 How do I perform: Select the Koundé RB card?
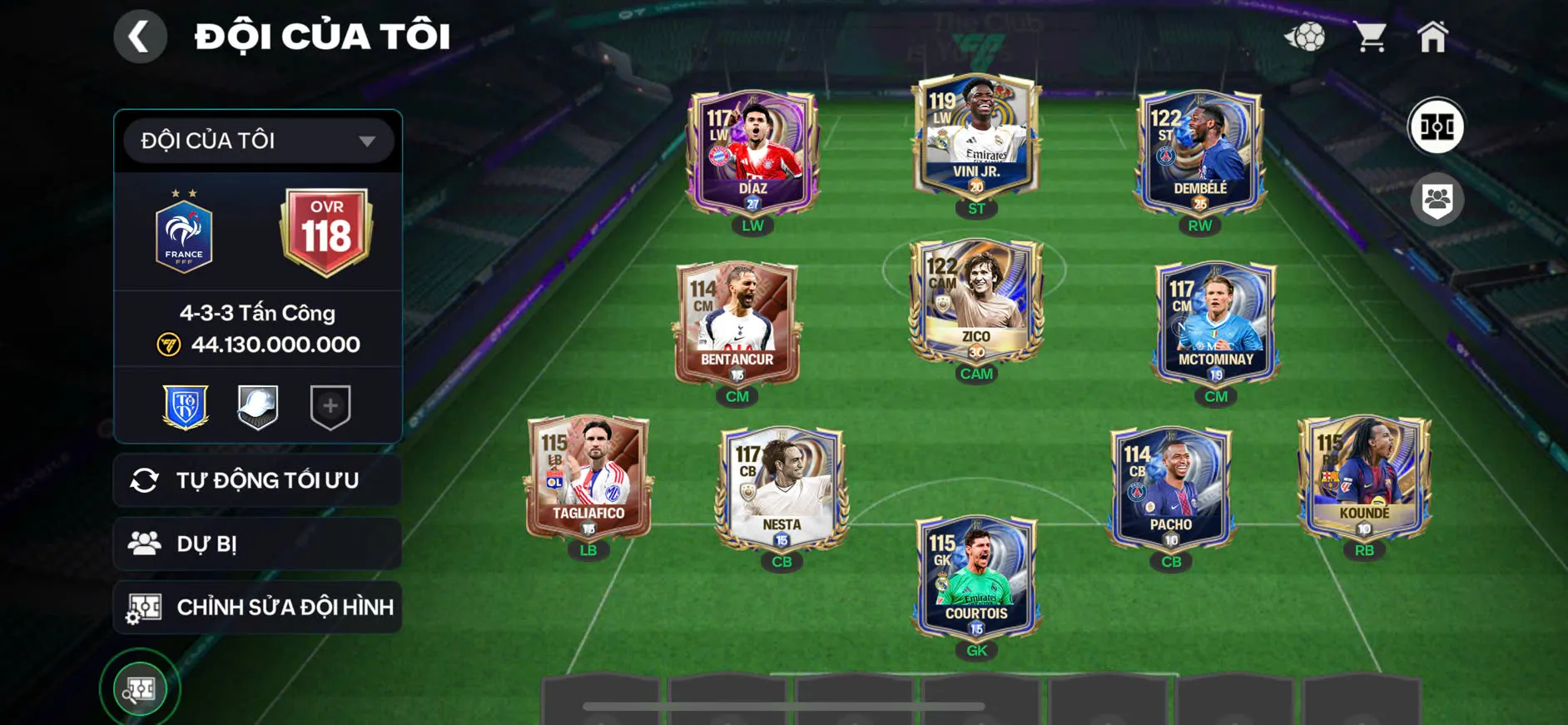pyautogui.click(x=1364, y=479)
